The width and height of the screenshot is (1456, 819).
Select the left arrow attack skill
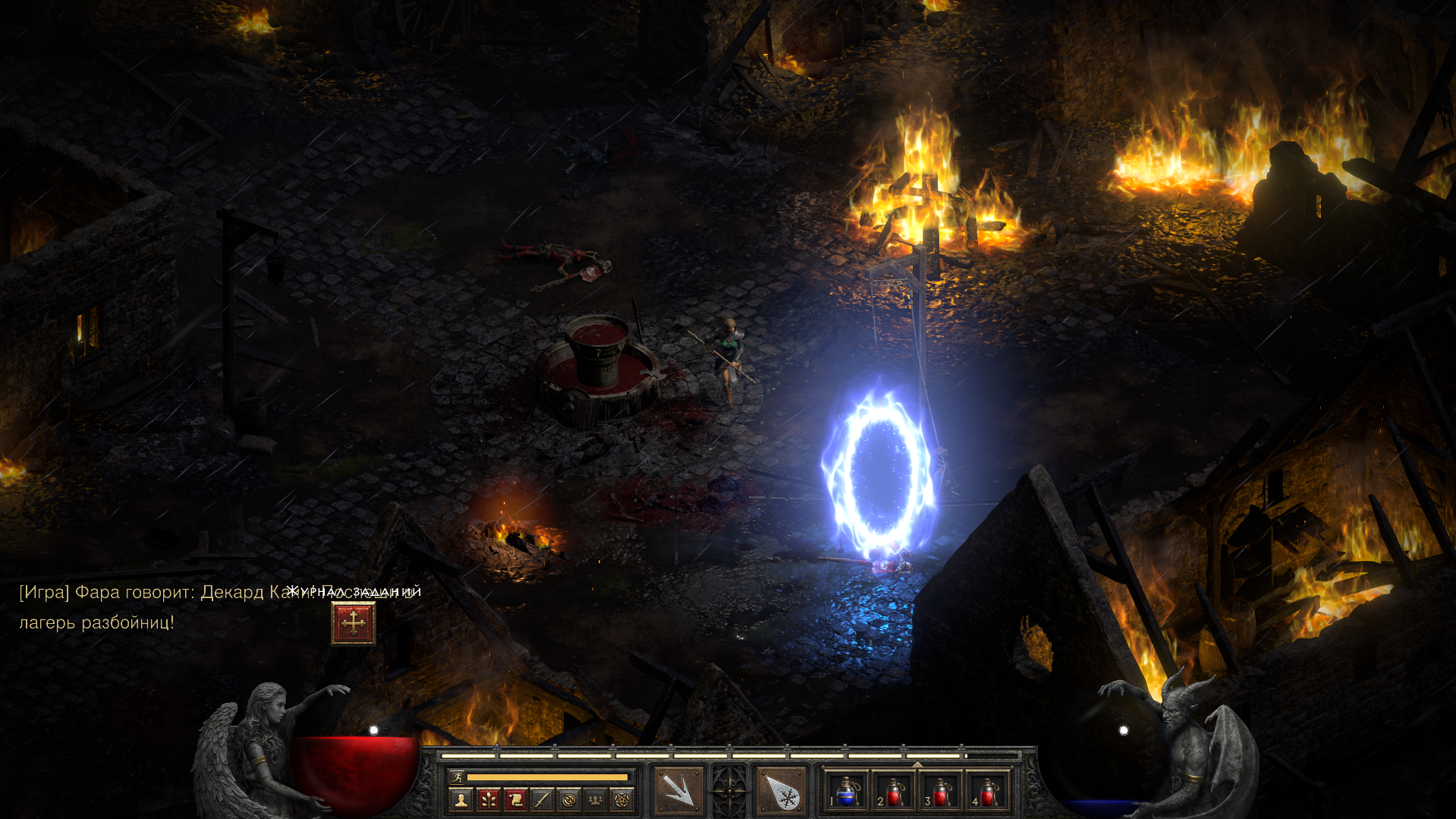click(x=678, y=791)
